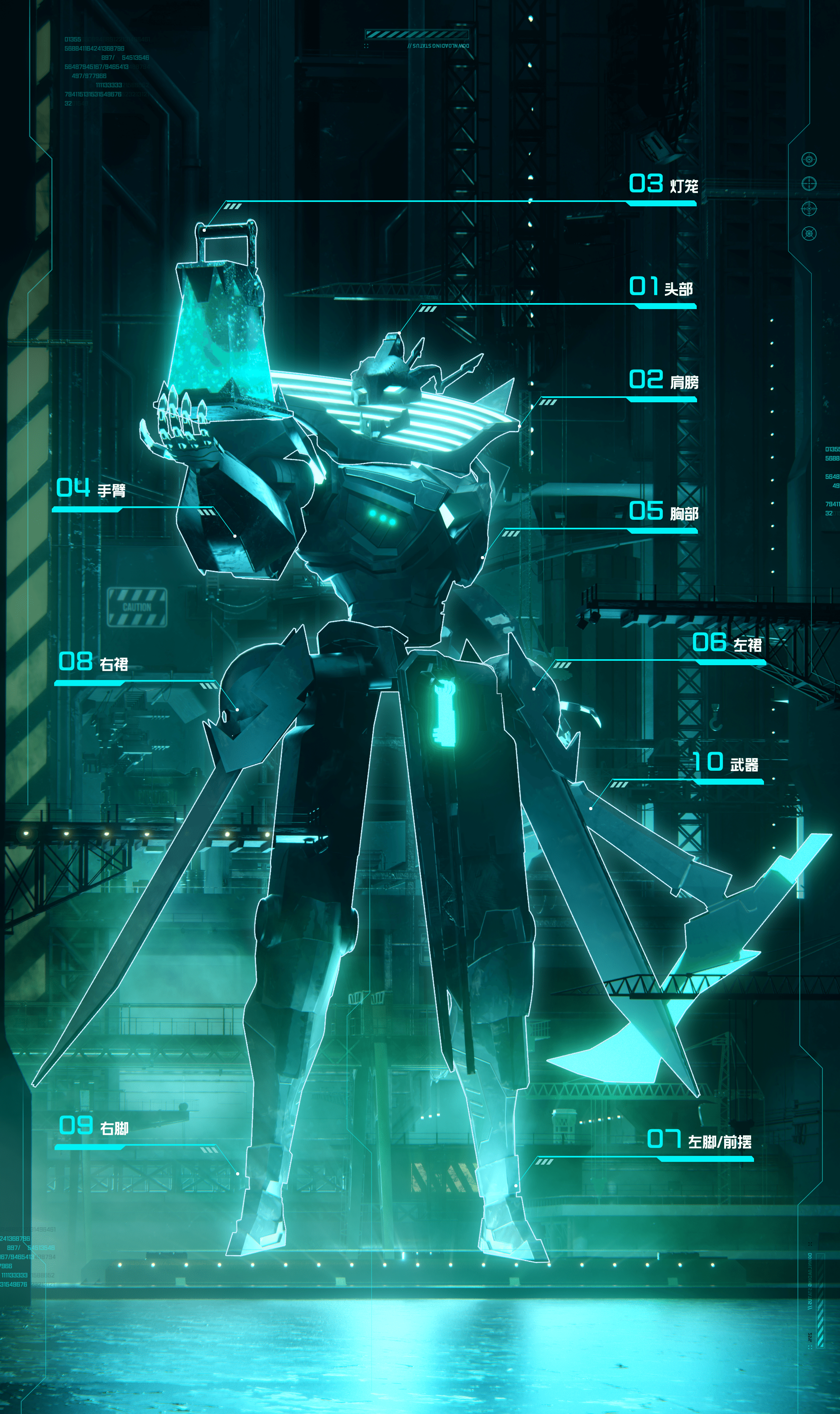840x1414 pixels.
Task: Select the 01 头部 head part label
Action: coord(661,287)
